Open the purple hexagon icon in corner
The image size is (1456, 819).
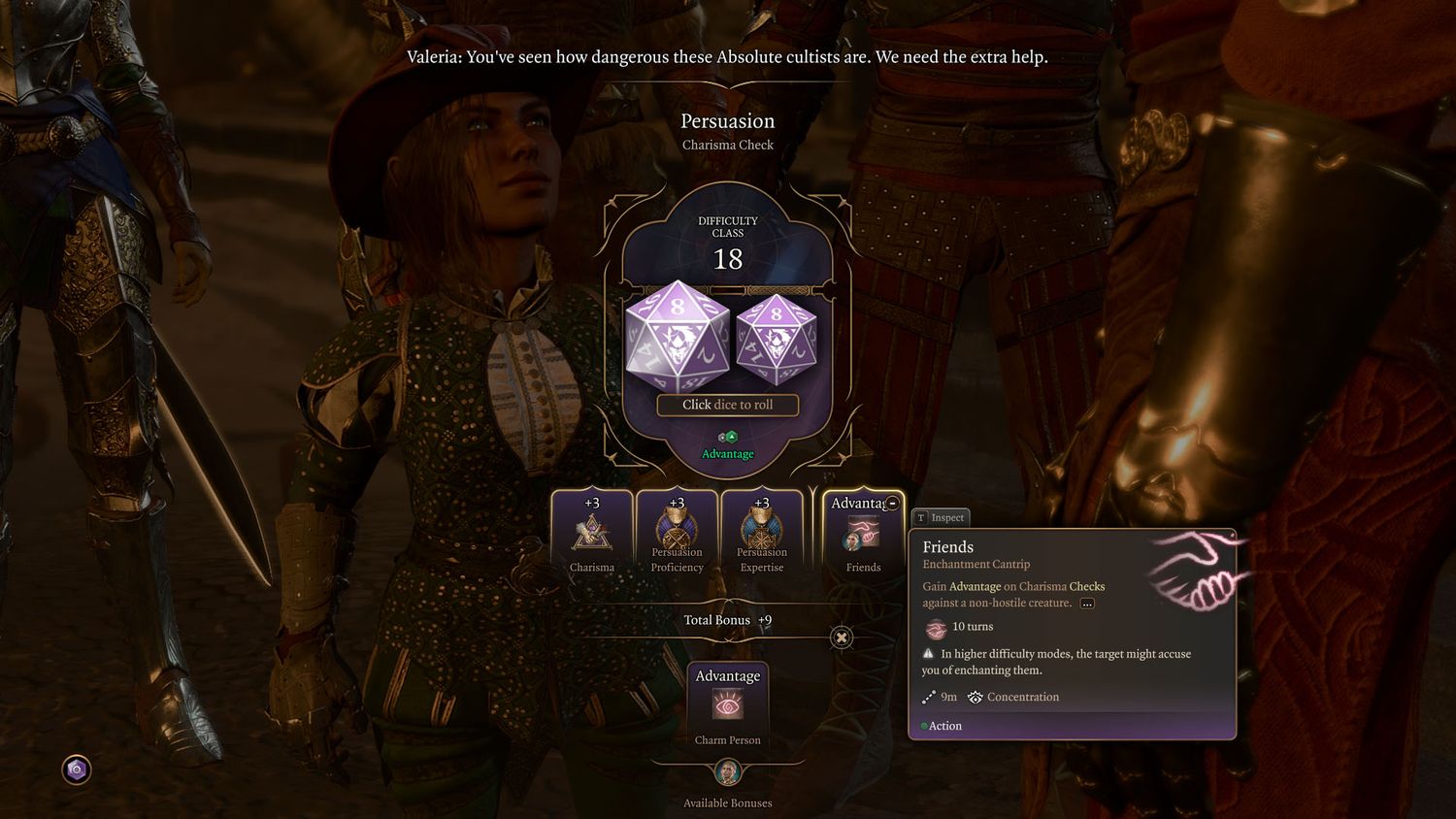pos(77,770)
